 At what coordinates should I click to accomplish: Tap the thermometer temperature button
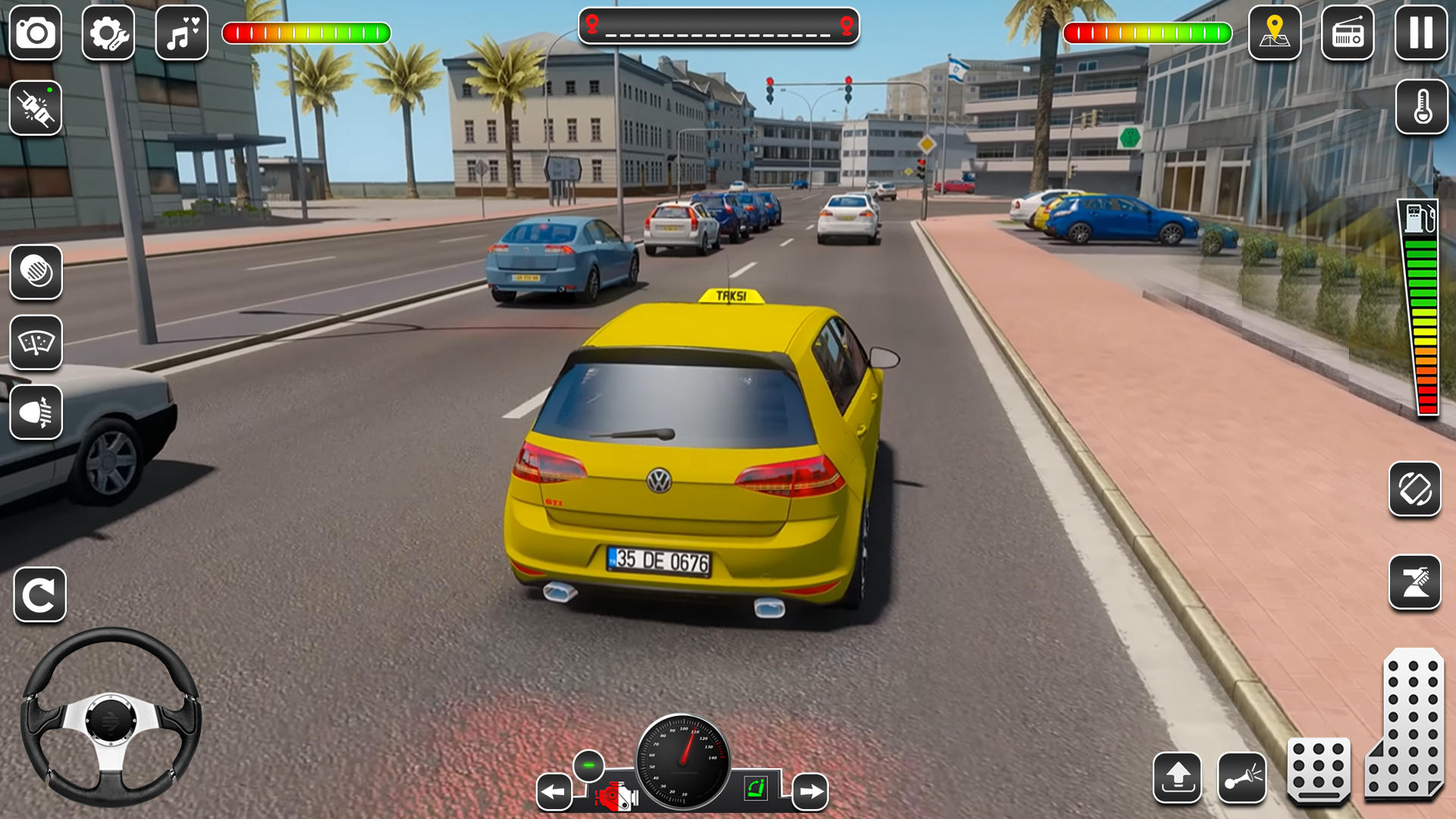click(1421, 107)
